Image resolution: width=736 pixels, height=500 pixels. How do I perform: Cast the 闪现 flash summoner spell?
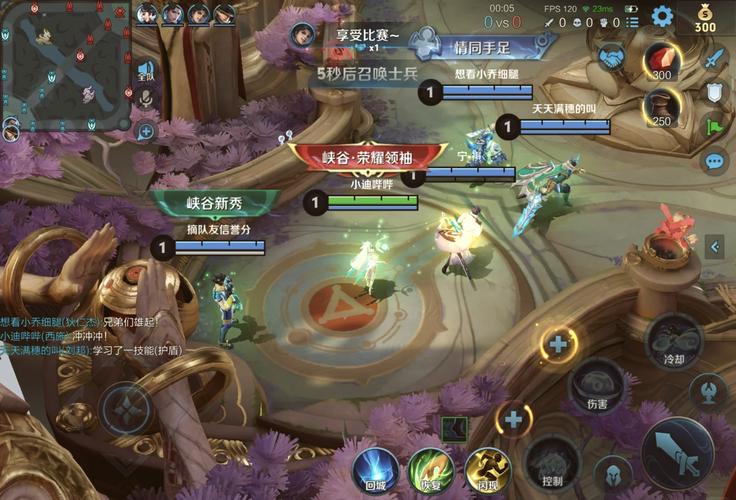pos(487,468)
